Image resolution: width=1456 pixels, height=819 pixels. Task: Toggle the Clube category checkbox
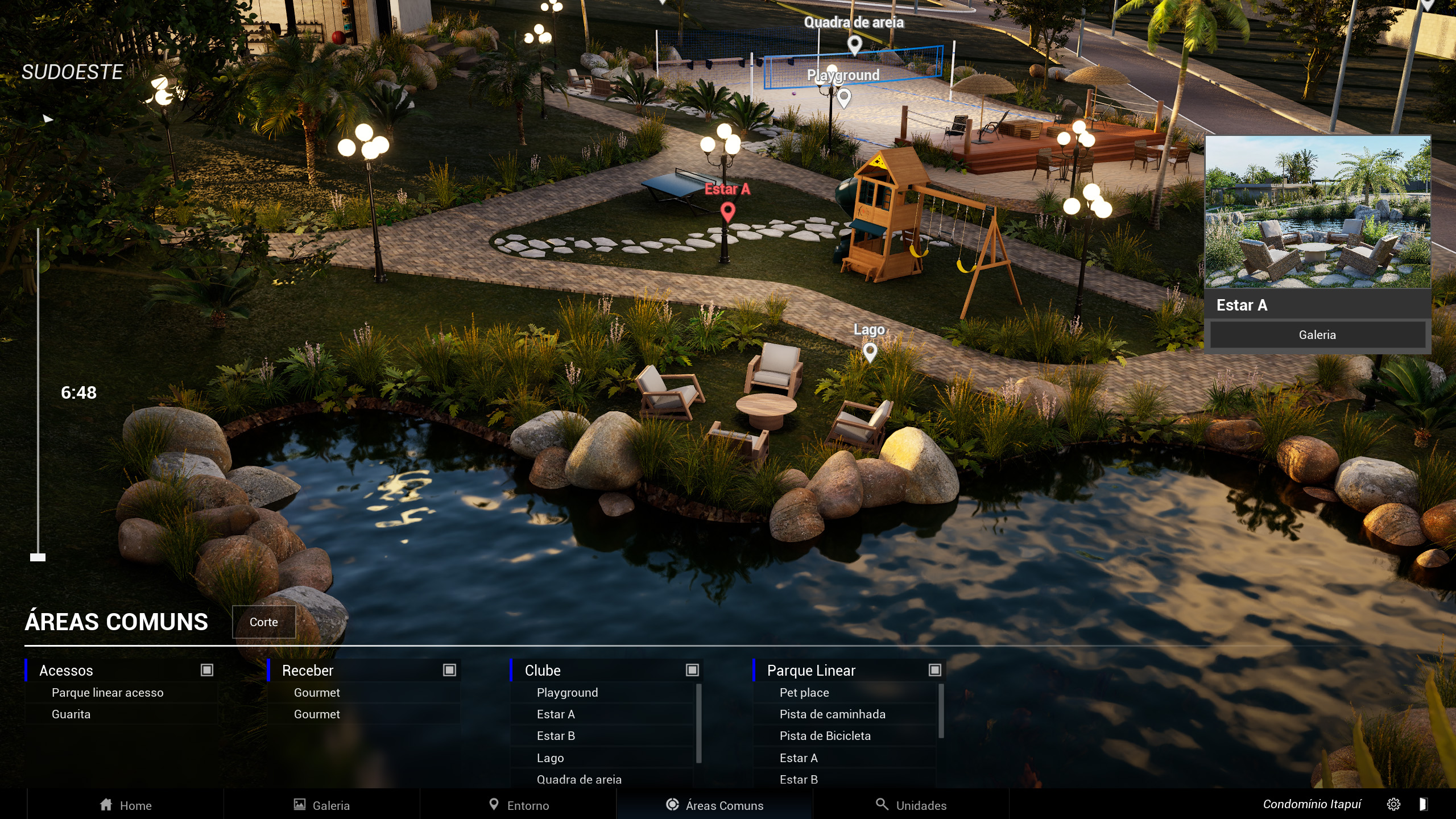[x=692, y=670]
